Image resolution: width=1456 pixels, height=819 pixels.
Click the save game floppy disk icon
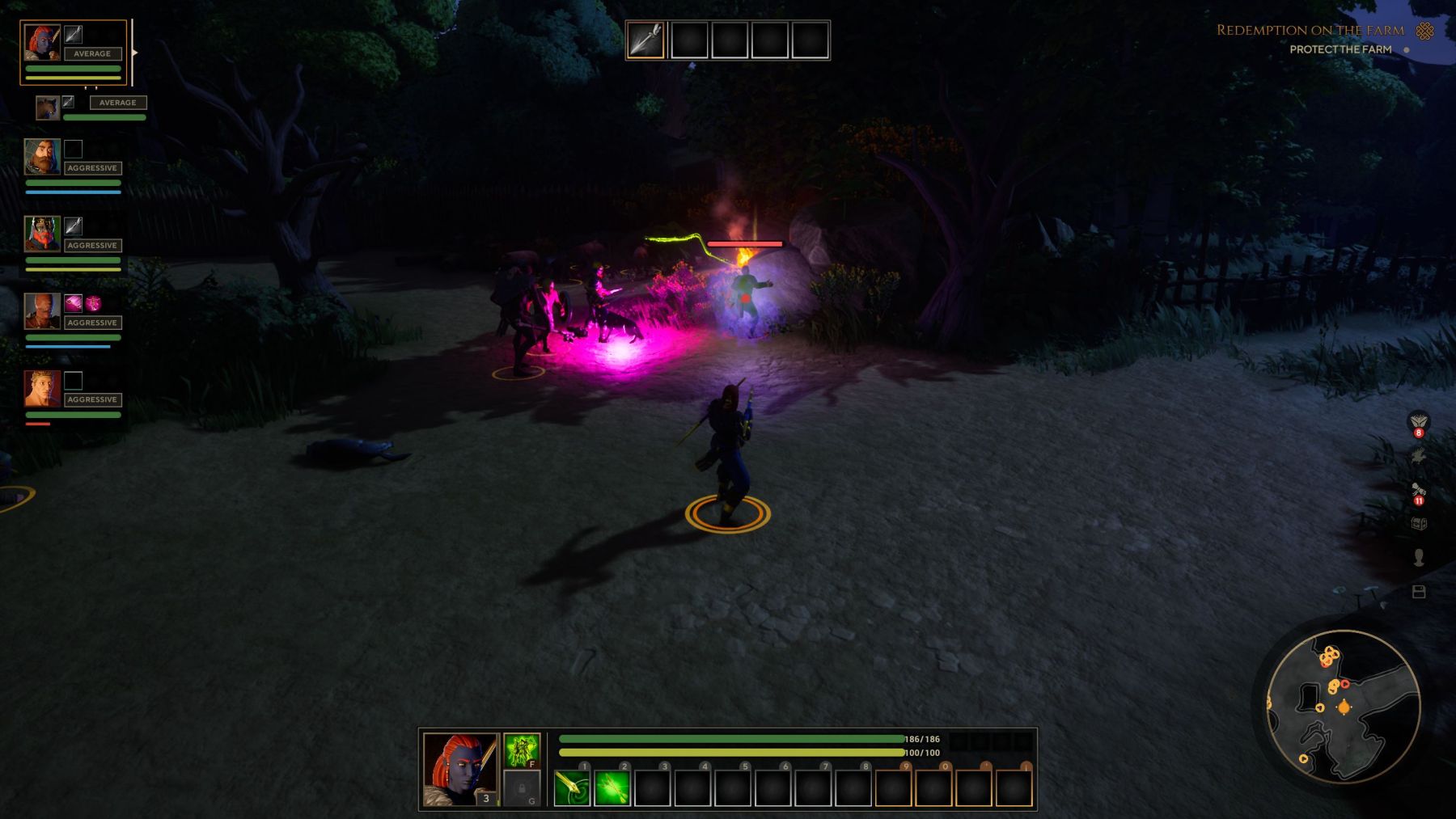tap(1420, 591)
